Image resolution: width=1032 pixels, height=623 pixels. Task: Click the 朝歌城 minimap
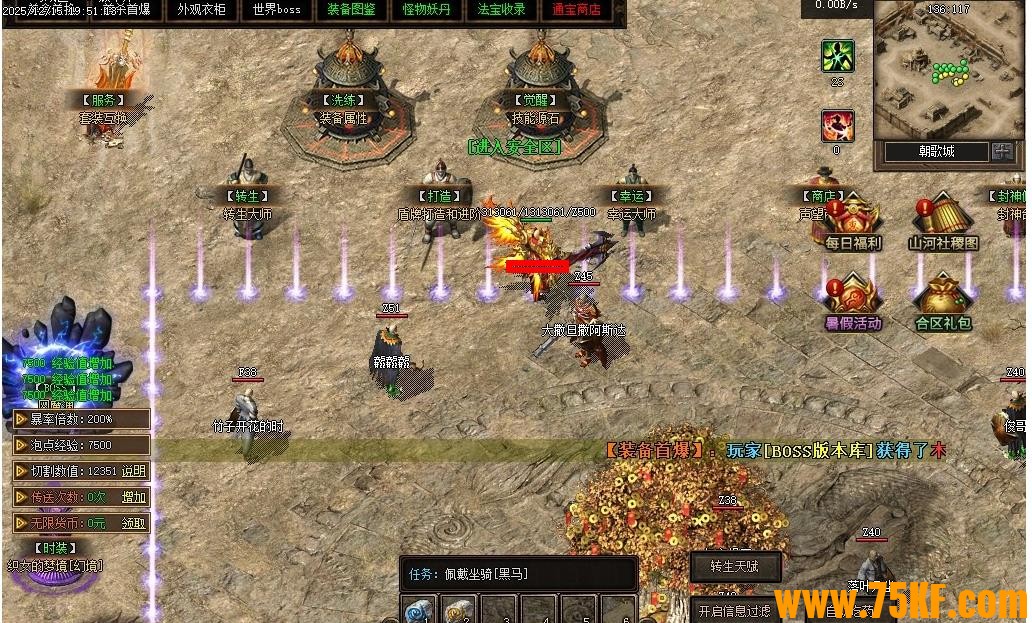pyautogui.click(x=936, y=72)
